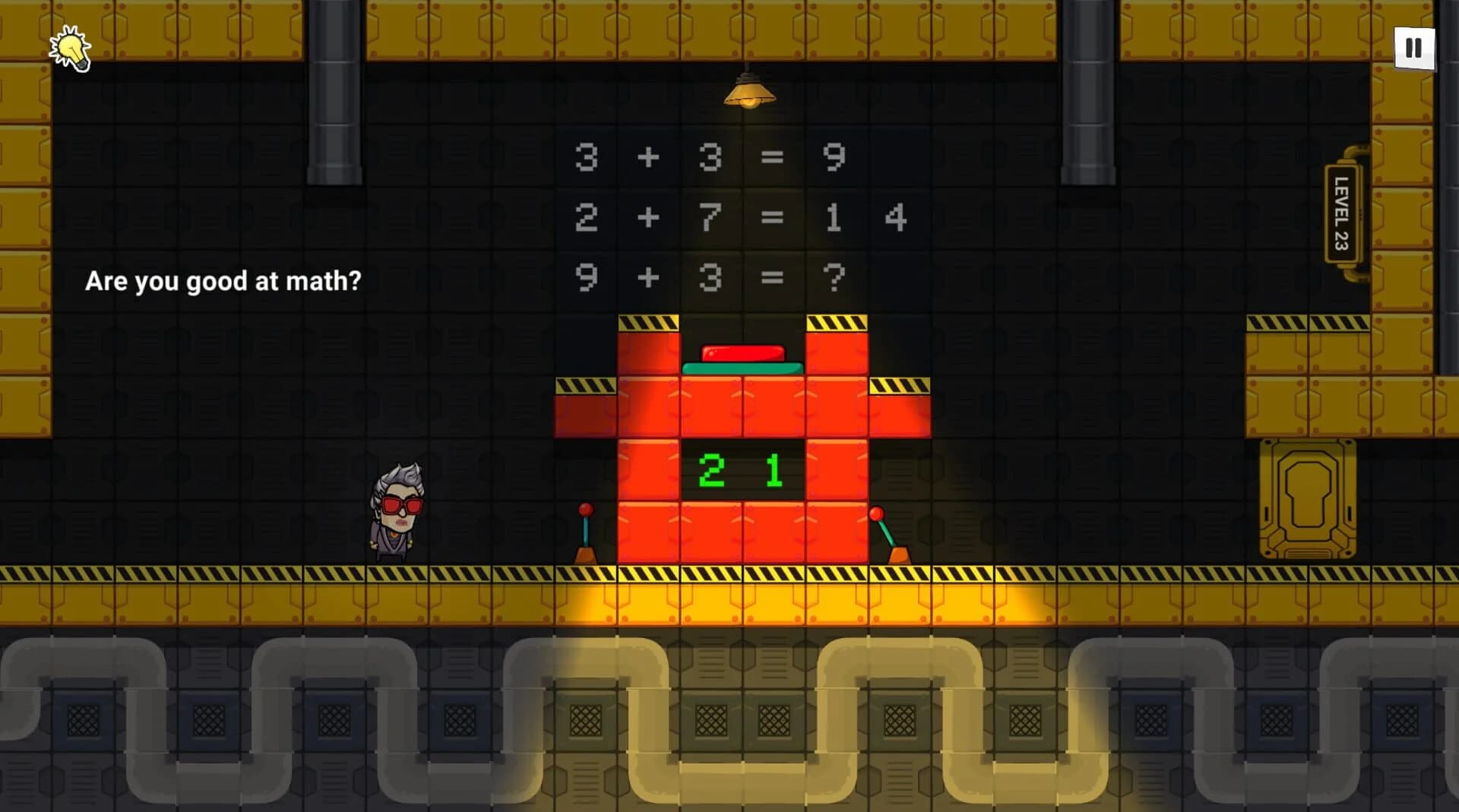The width and height of the screenshot is (1459, 812).
Task: Click the text Are you good at math?
Action: click(224, 281)
